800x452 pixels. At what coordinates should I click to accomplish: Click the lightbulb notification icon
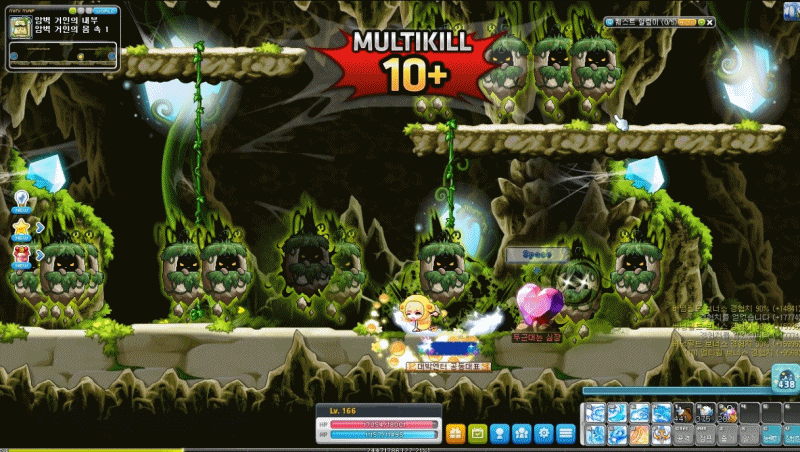(x=22, y=199)
